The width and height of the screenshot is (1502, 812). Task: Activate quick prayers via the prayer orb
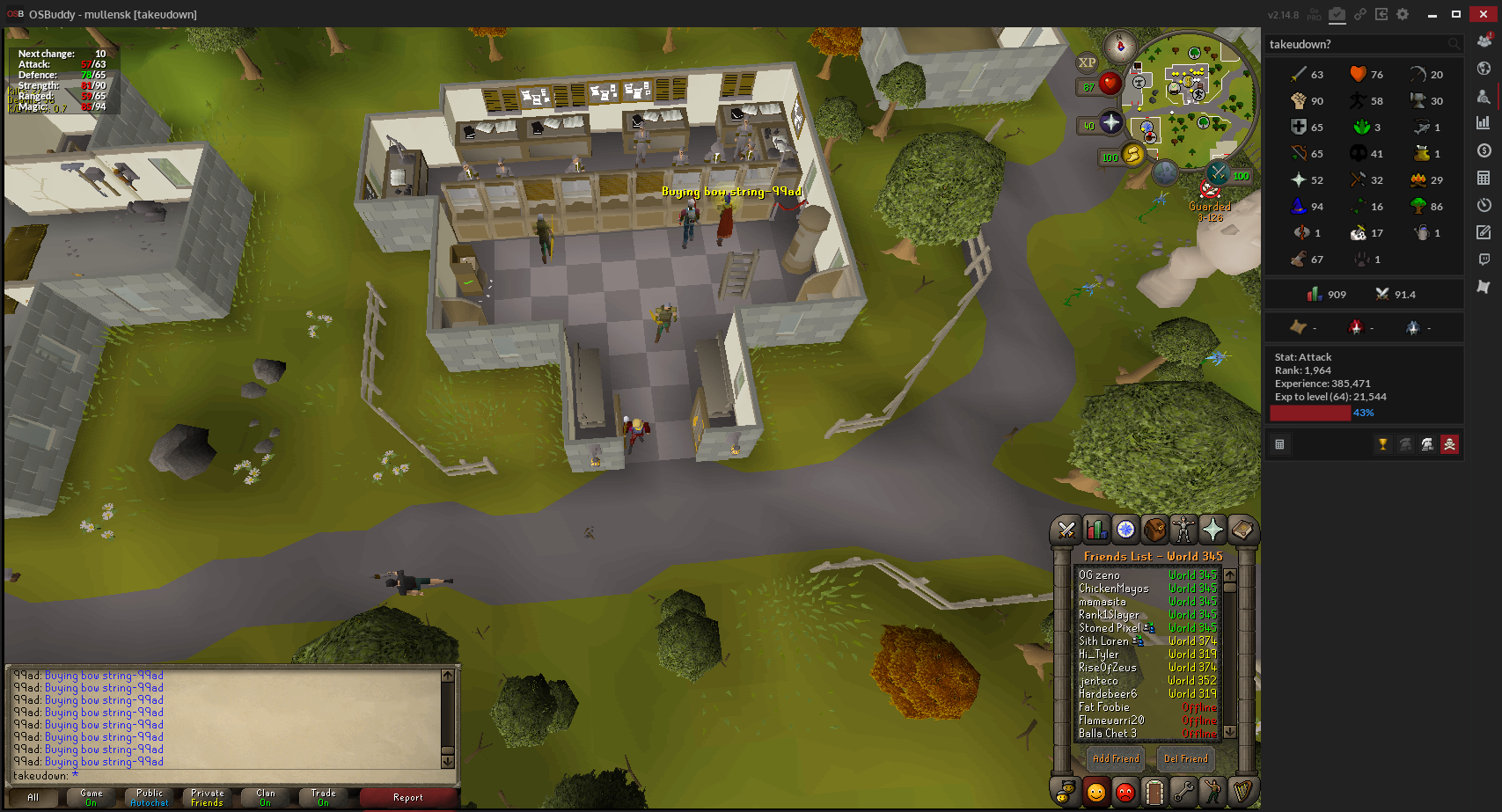pos(1110,124)
